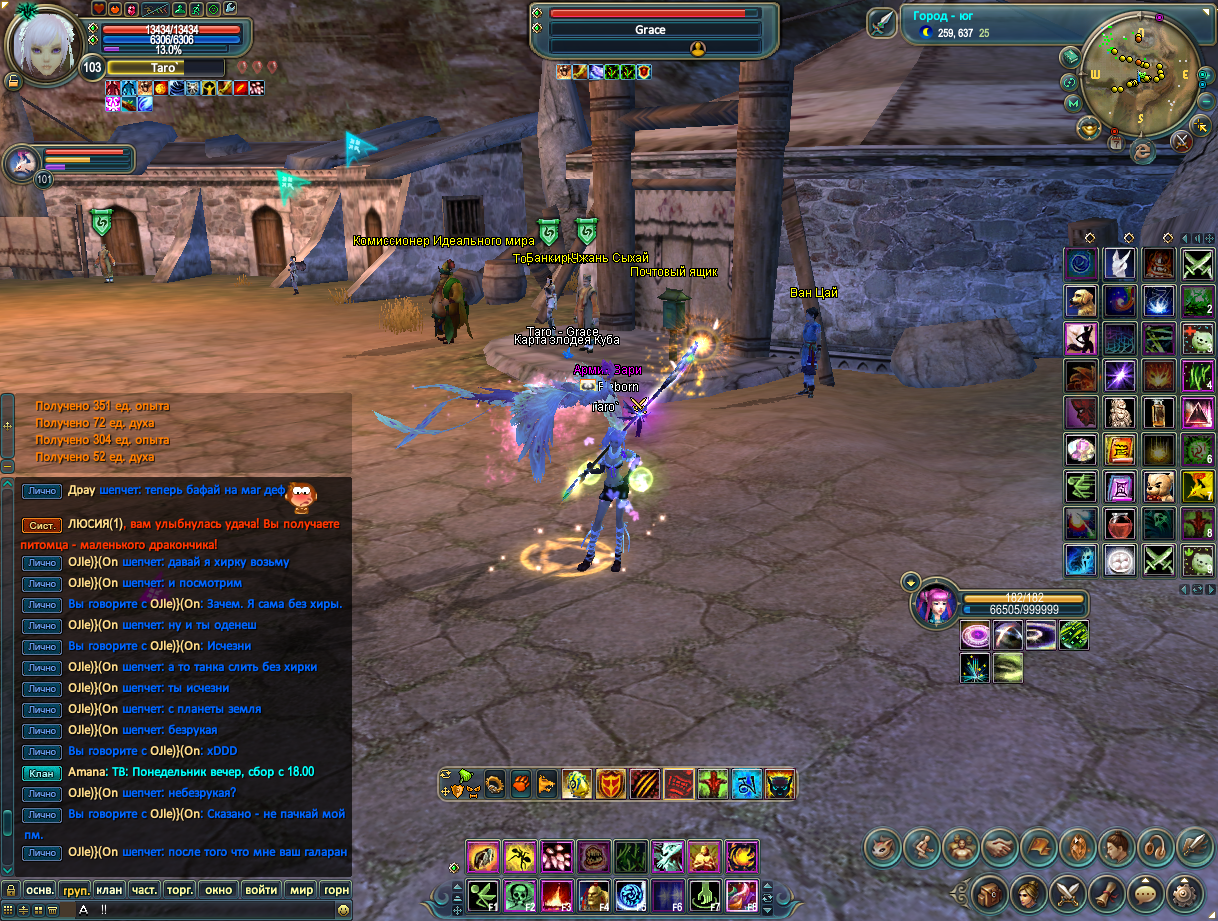Open the "клан" chat channel tab
The width and height of the screenshot is (1218, 921).
(109, 889)
